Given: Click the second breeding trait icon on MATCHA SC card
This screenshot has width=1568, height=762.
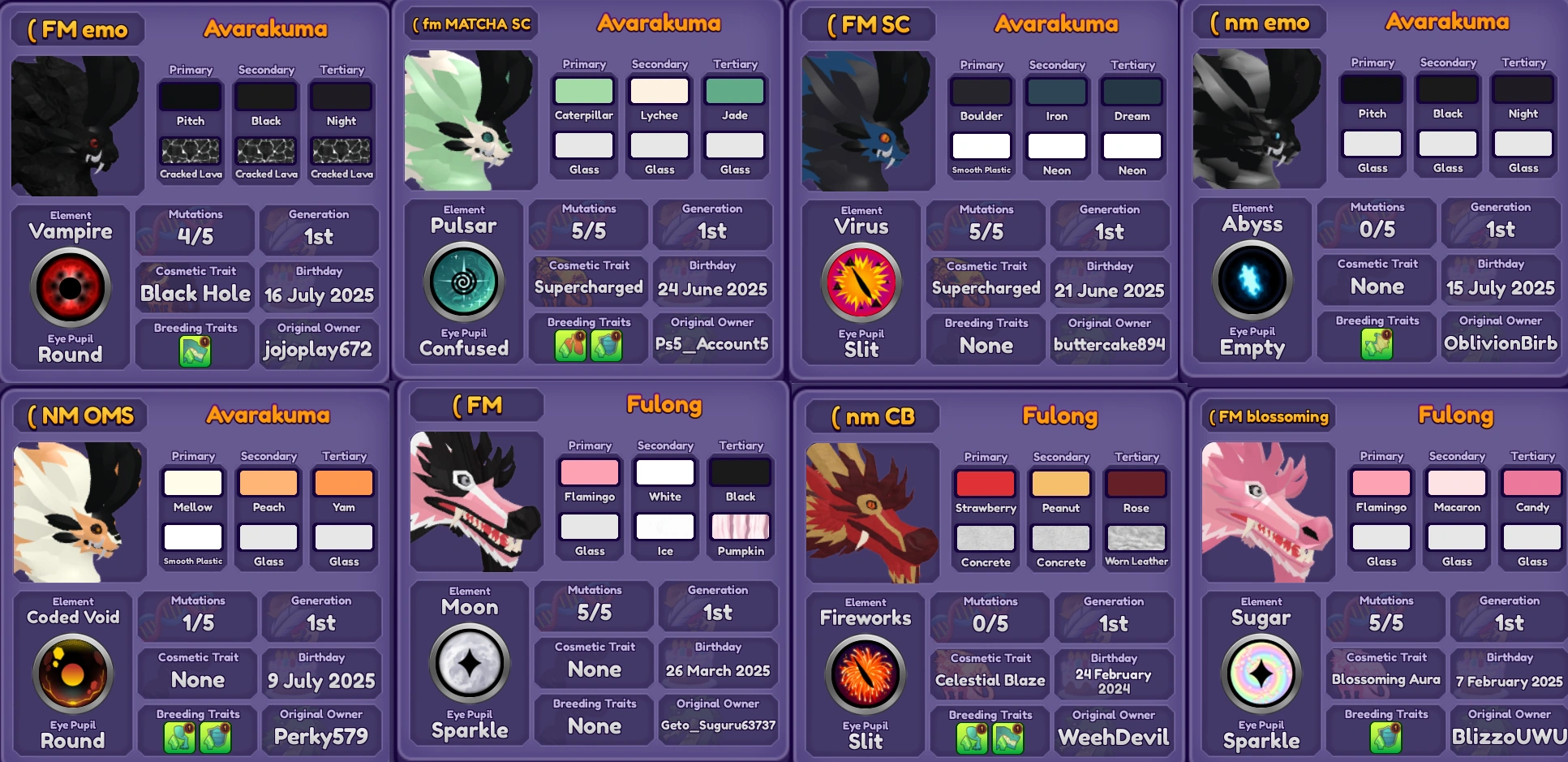Looking at the screenshot, I should tap(606, 346).
